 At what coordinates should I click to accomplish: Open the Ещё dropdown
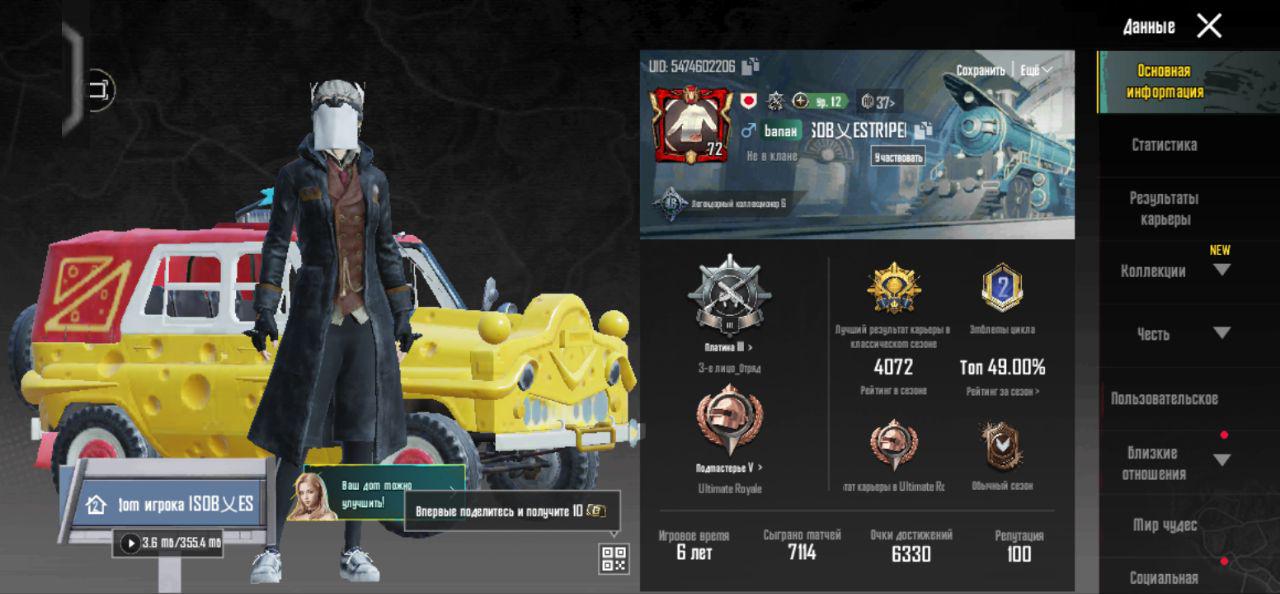coord(1034,71)
